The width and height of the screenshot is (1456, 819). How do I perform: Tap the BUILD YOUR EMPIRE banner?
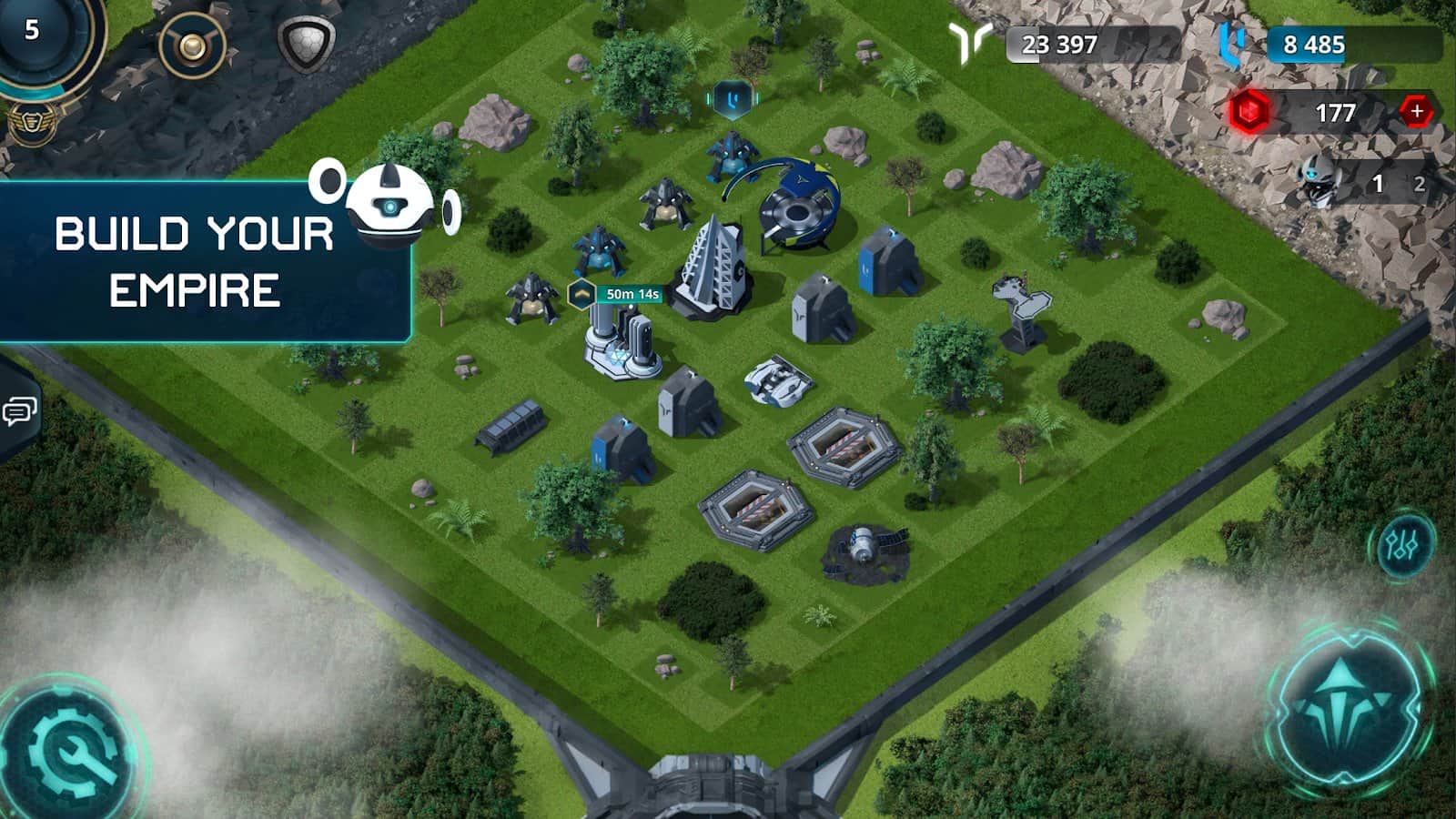click(196, 259)
